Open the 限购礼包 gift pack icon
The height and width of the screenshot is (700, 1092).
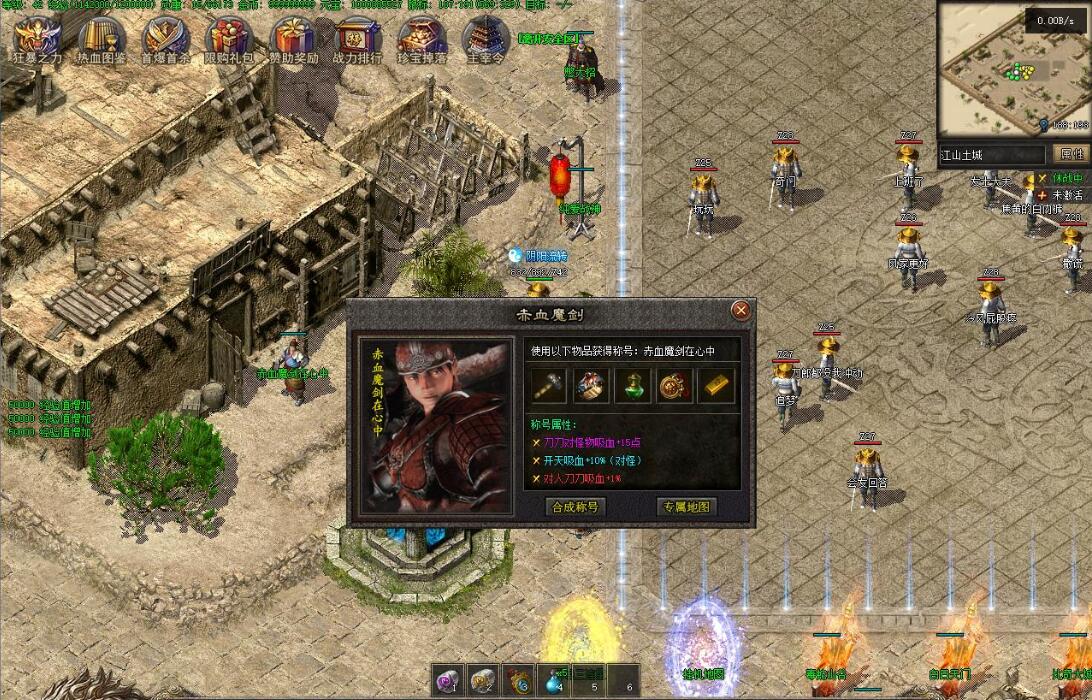[229, 36]
